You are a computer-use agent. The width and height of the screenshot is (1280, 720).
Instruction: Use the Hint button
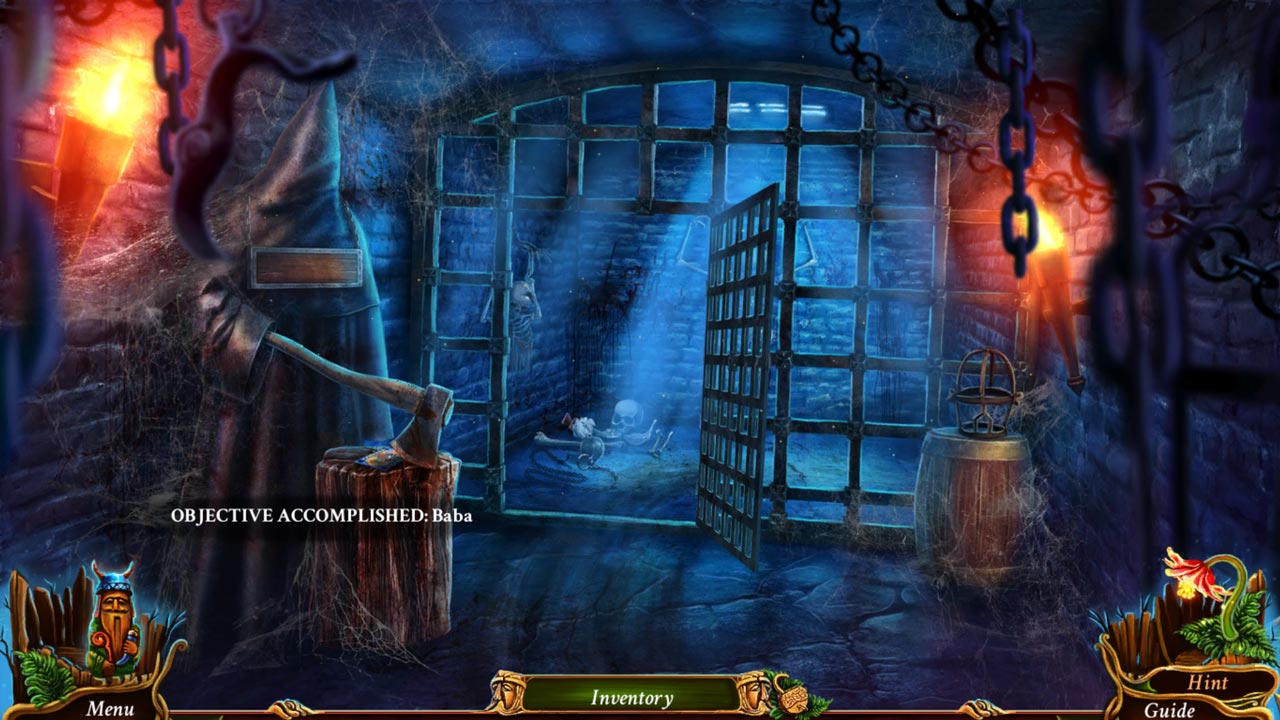coord(1207,683)
